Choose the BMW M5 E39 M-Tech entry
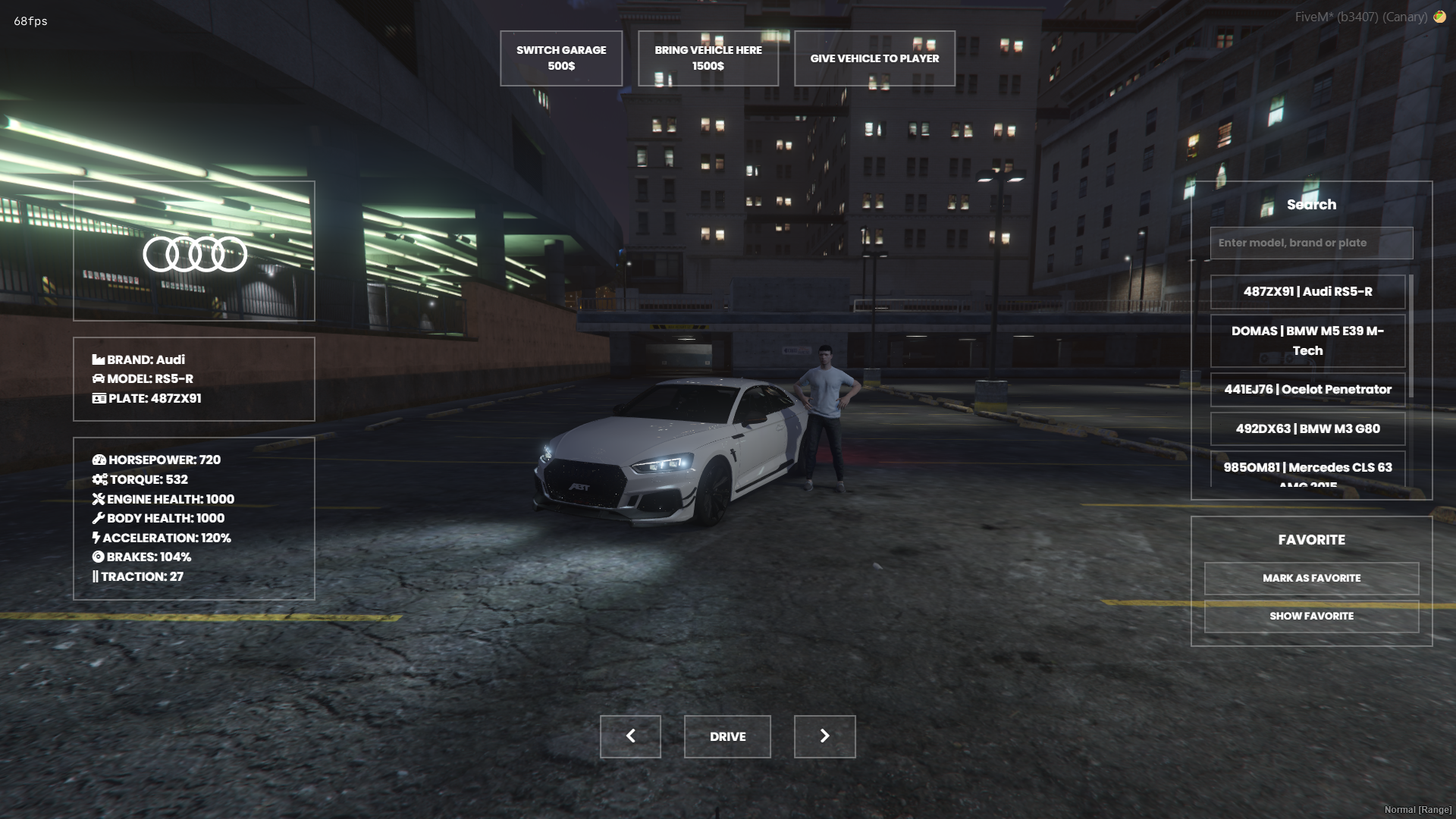 (1307, 340)
